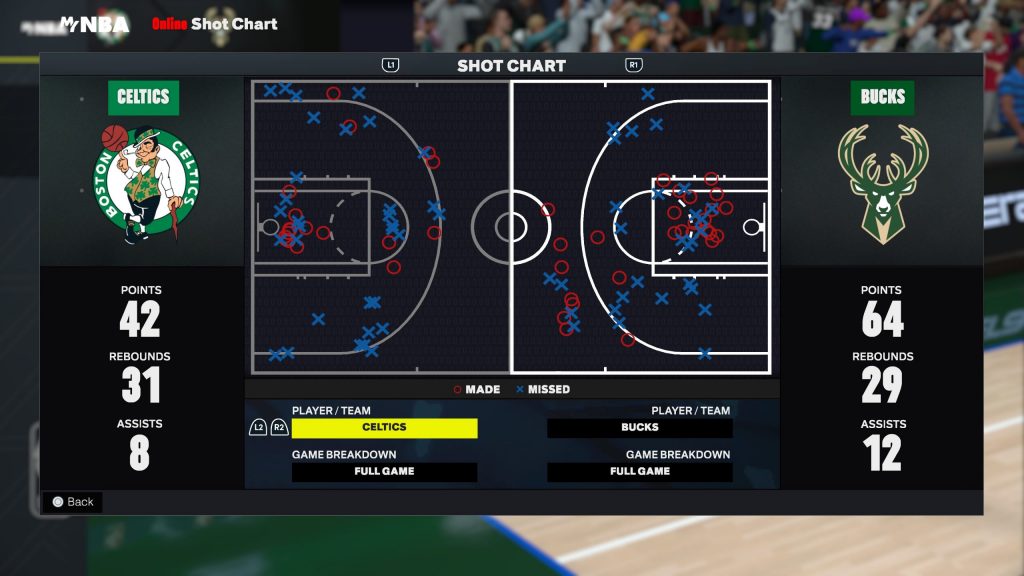Choose the Bucks Player/Team selector
Screen dimensions: 1024x576
pos(640,428)
